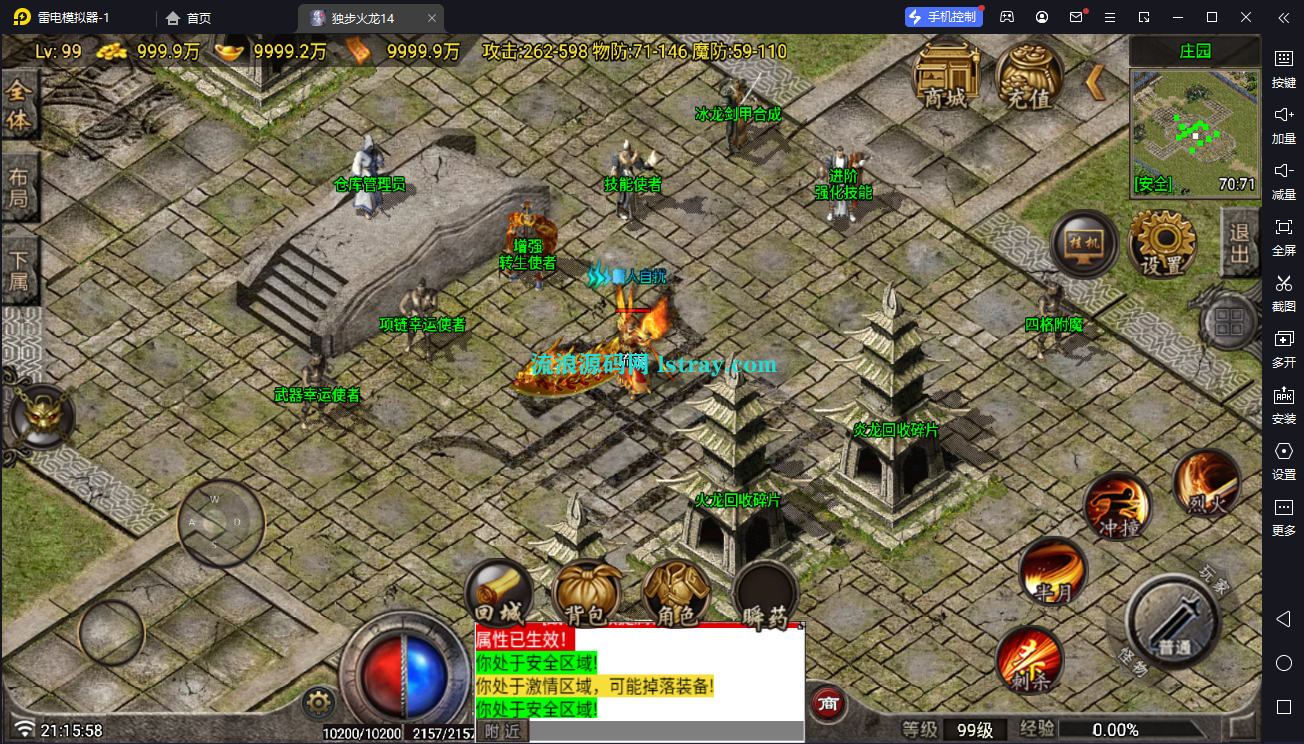Switch to the 下属 tab
The width and height of the screenshot is (1304, 744).
(19, 269)
